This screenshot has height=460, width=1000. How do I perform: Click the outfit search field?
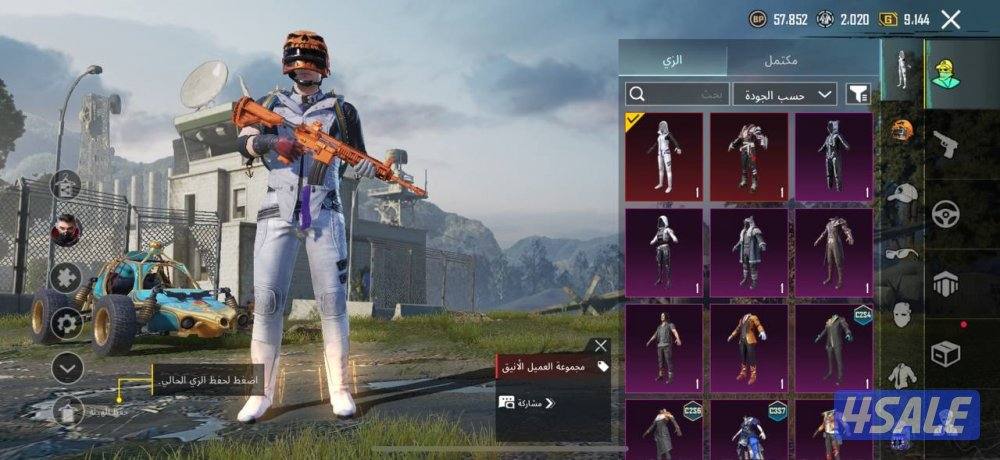(677, 94)
